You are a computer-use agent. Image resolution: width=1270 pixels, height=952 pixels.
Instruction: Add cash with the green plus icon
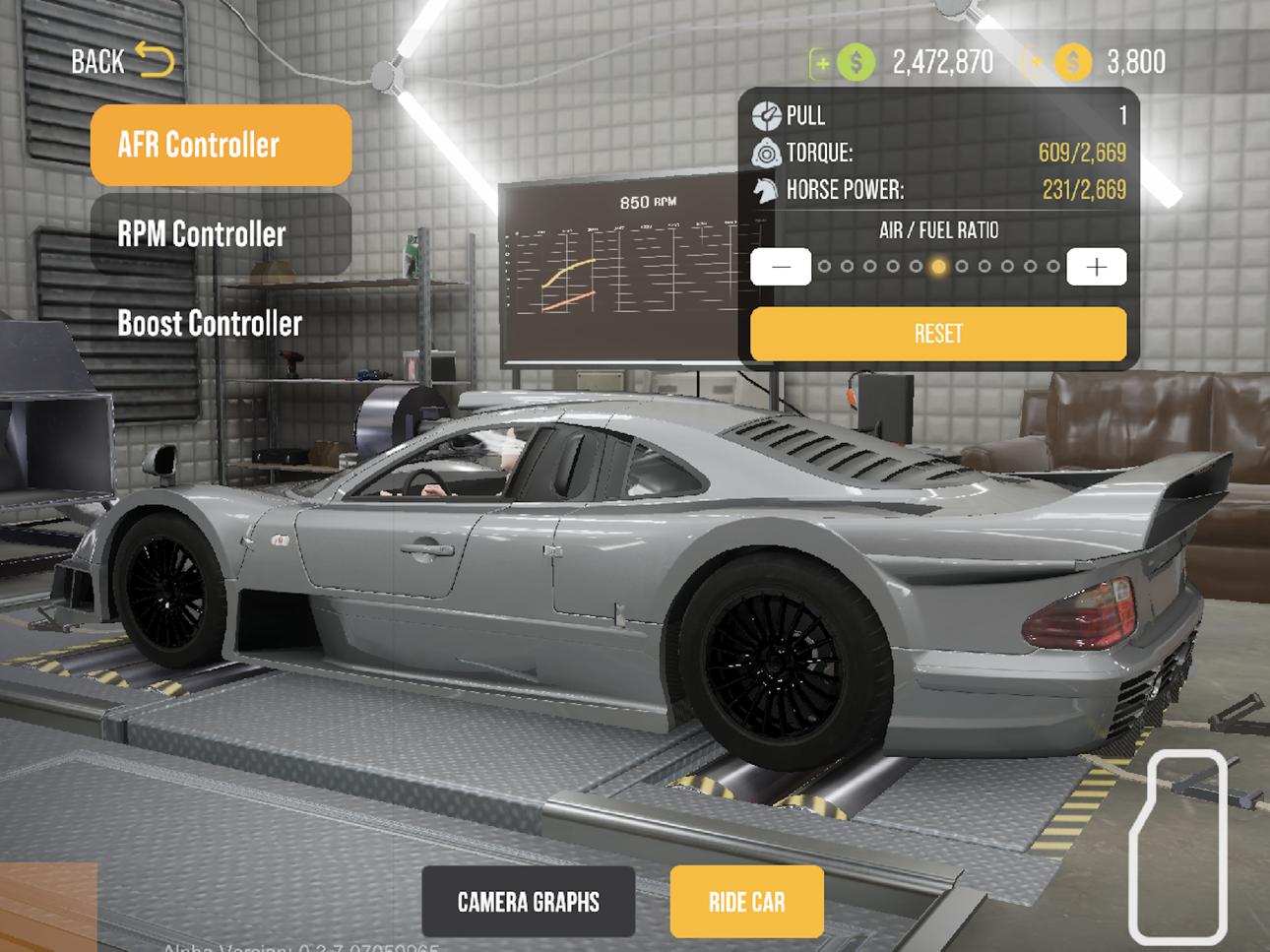(x=821, y=63)
